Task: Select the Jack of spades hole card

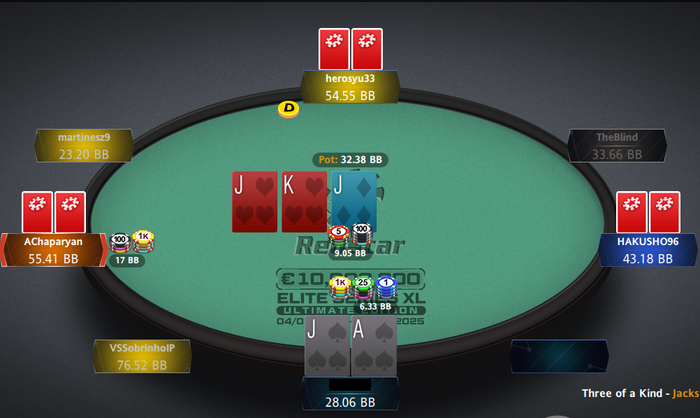Action: point(327,347)
